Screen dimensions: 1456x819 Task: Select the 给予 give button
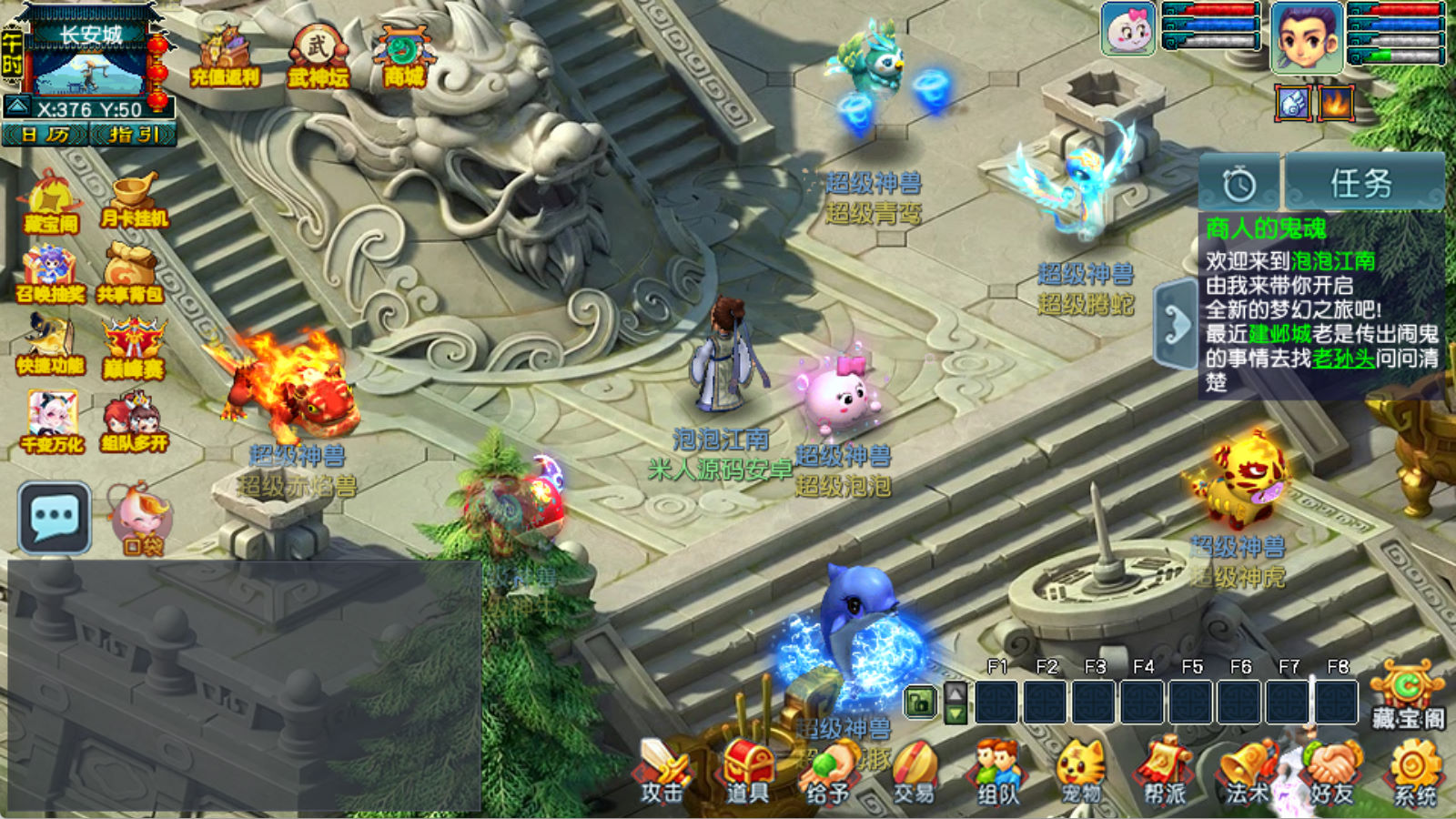coord(829,772)
